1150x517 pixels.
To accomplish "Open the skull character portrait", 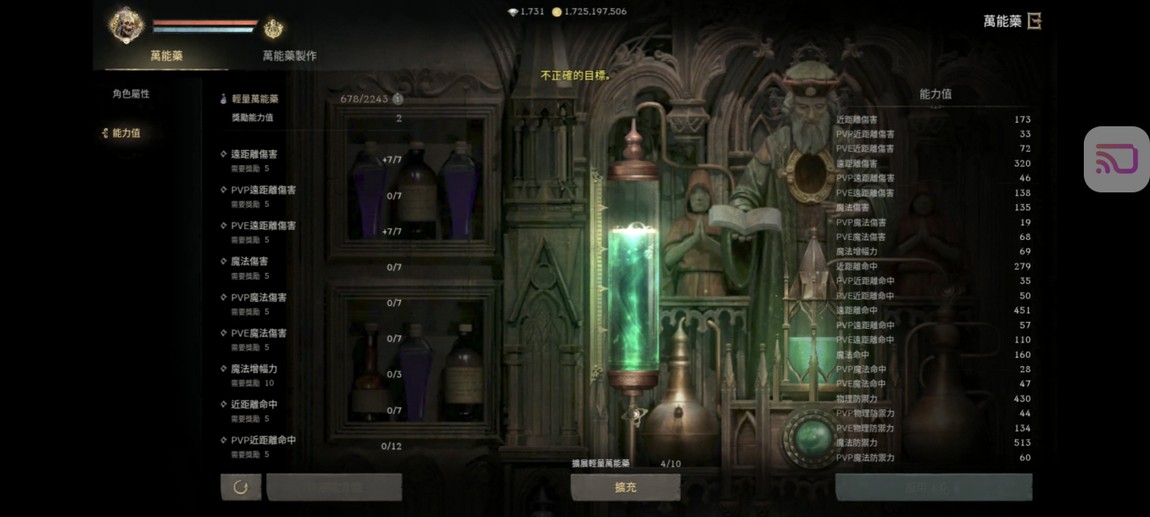I will [127, 25].
